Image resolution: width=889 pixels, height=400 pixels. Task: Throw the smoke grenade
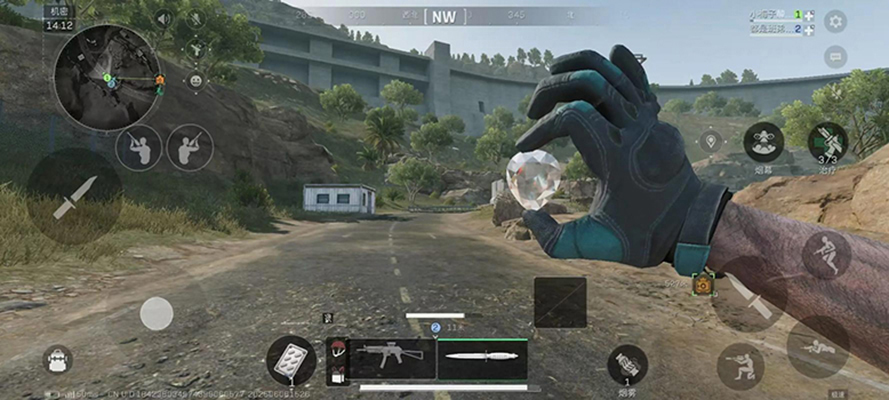(x=627, y=364)
